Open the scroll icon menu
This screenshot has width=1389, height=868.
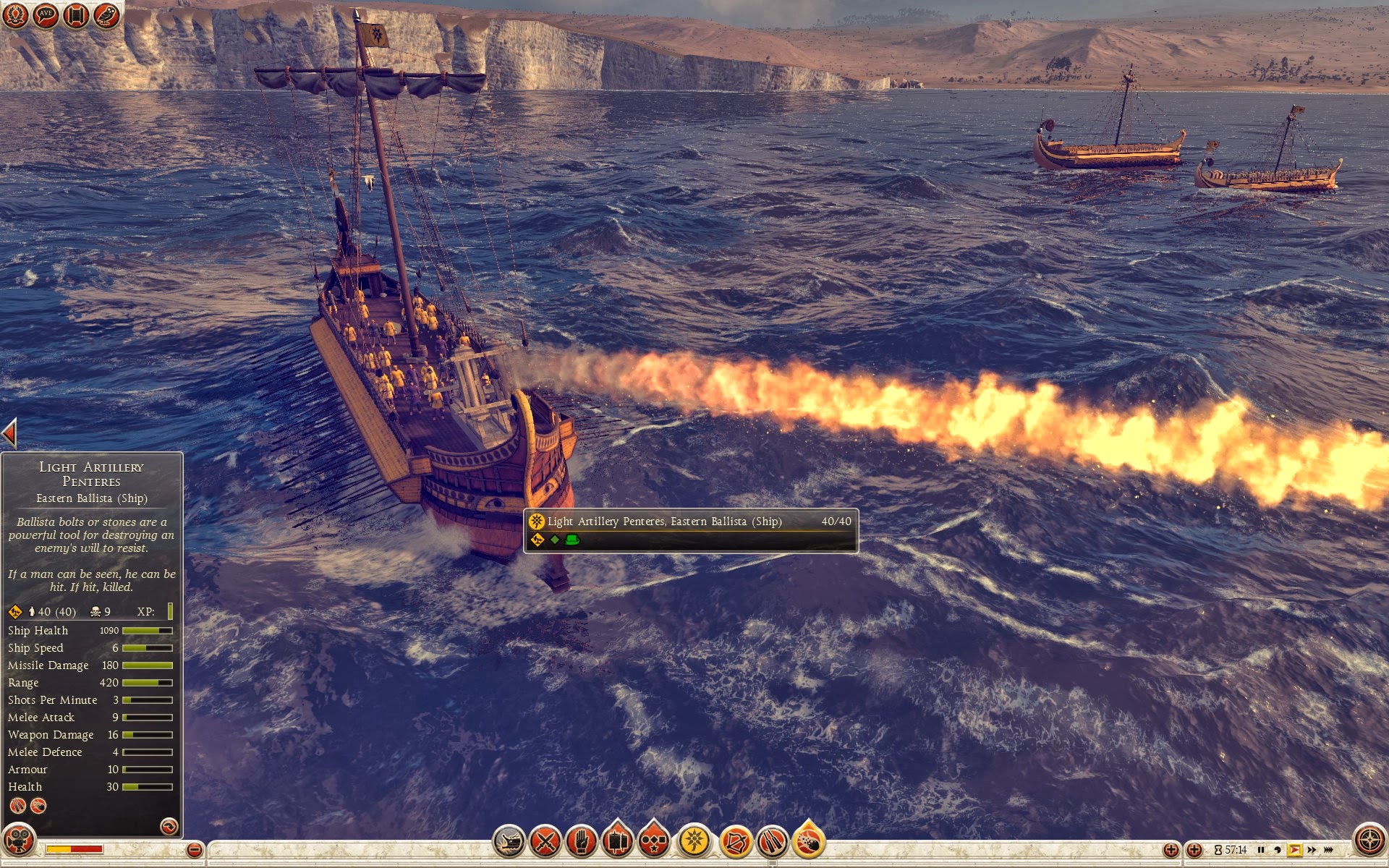click(76, 14)
